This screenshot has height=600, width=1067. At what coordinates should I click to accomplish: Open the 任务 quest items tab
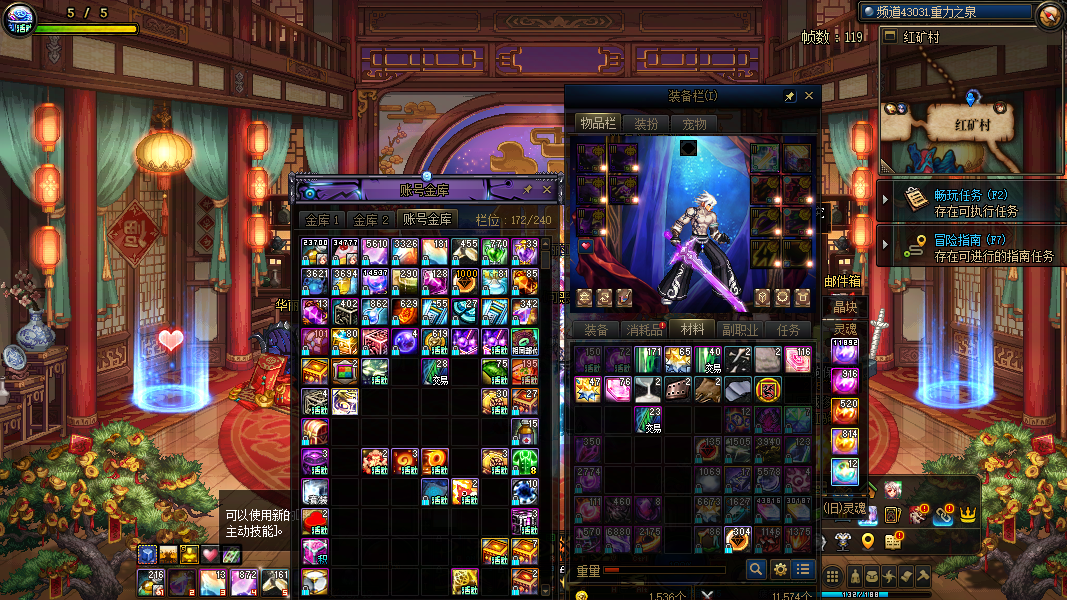click(x=788, y=330)
